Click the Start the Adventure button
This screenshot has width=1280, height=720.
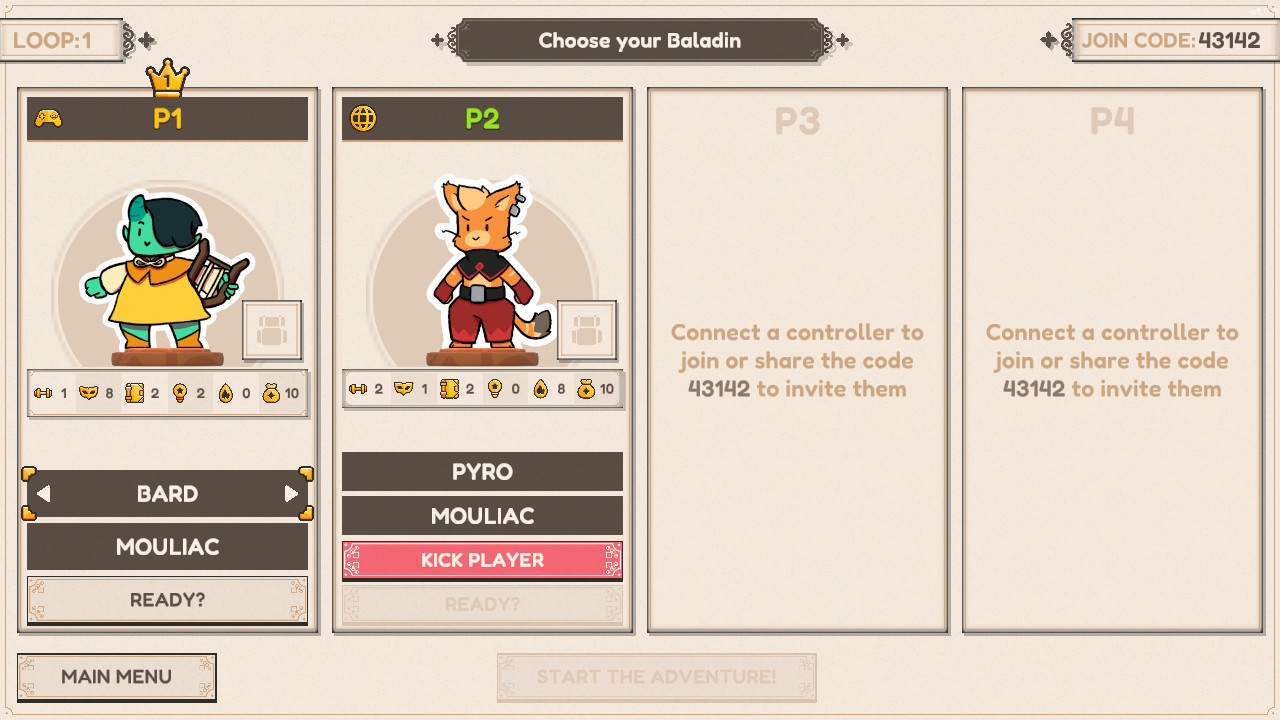tap(656, 677)
